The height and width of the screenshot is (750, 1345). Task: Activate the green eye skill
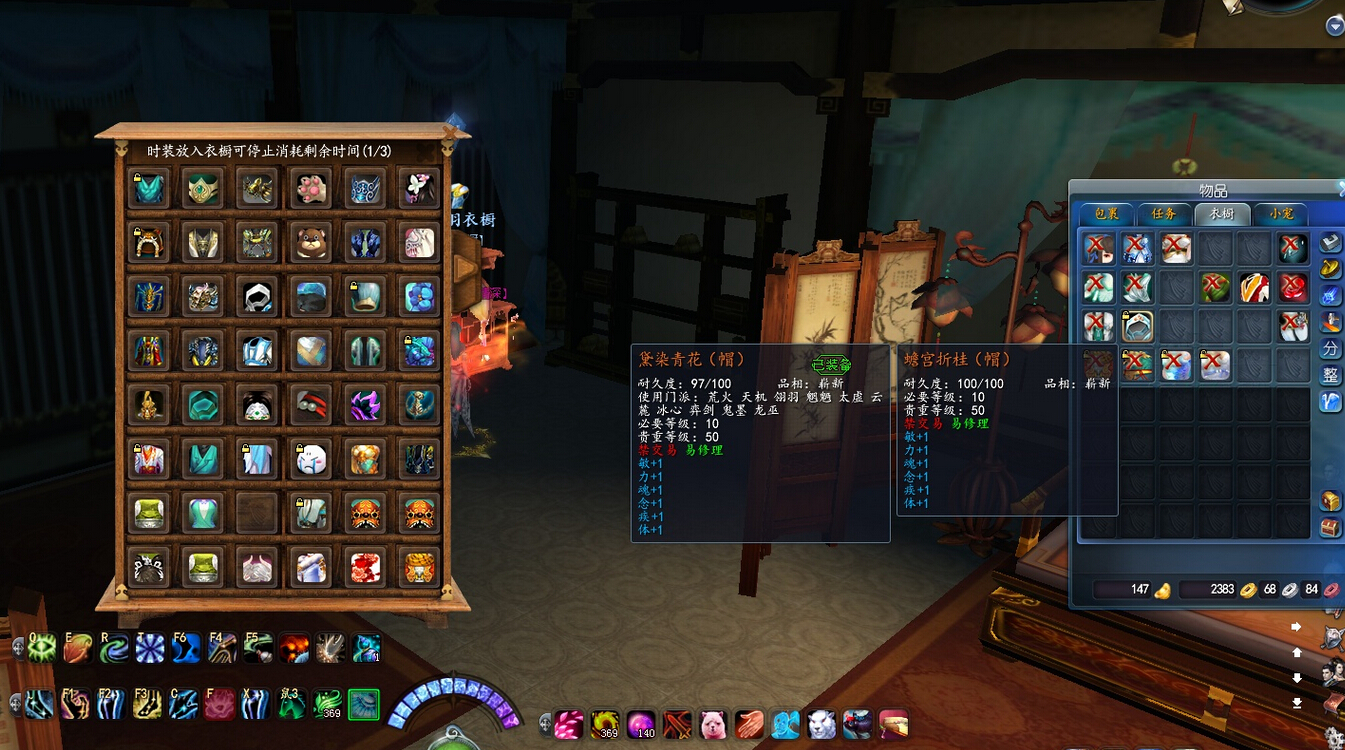42,649
